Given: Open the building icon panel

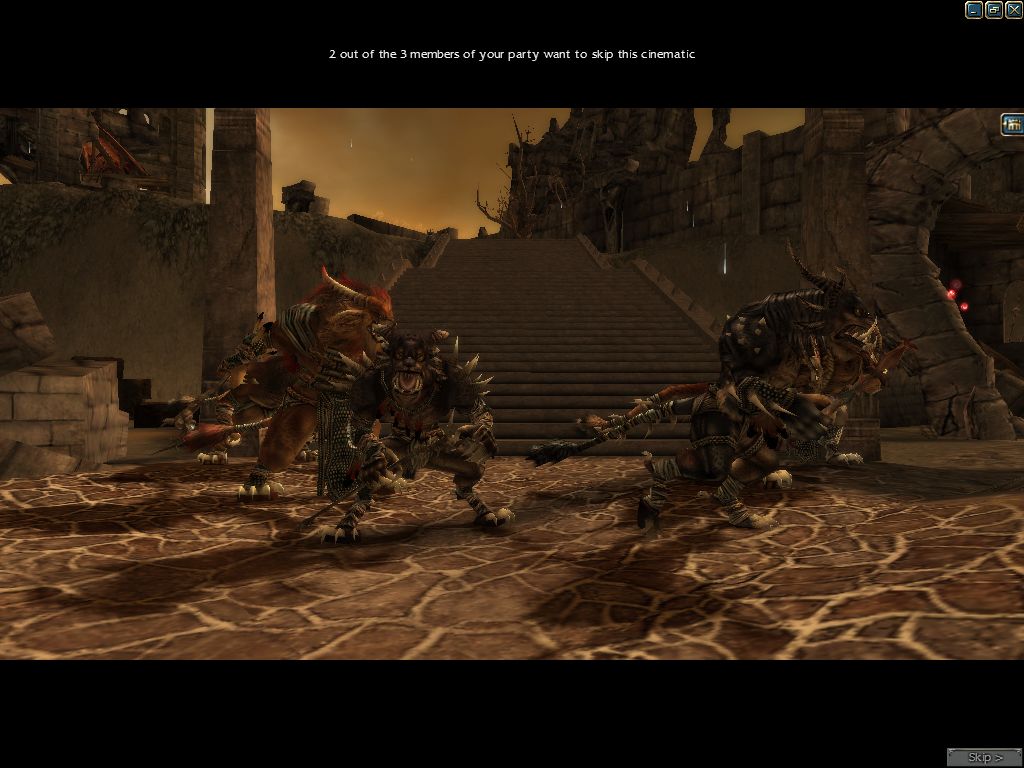Looking at the screenshot, I should [1012, 124].
